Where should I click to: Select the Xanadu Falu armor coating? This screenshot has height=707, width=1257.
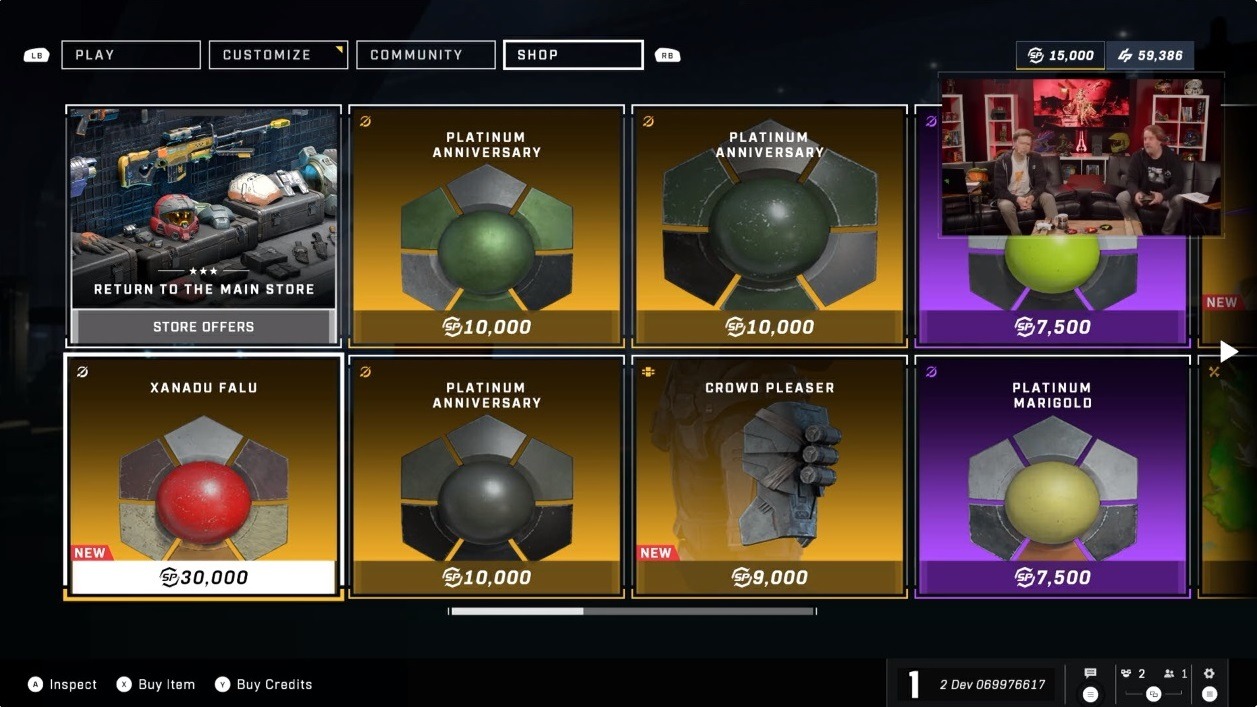[x=204, y=475]
